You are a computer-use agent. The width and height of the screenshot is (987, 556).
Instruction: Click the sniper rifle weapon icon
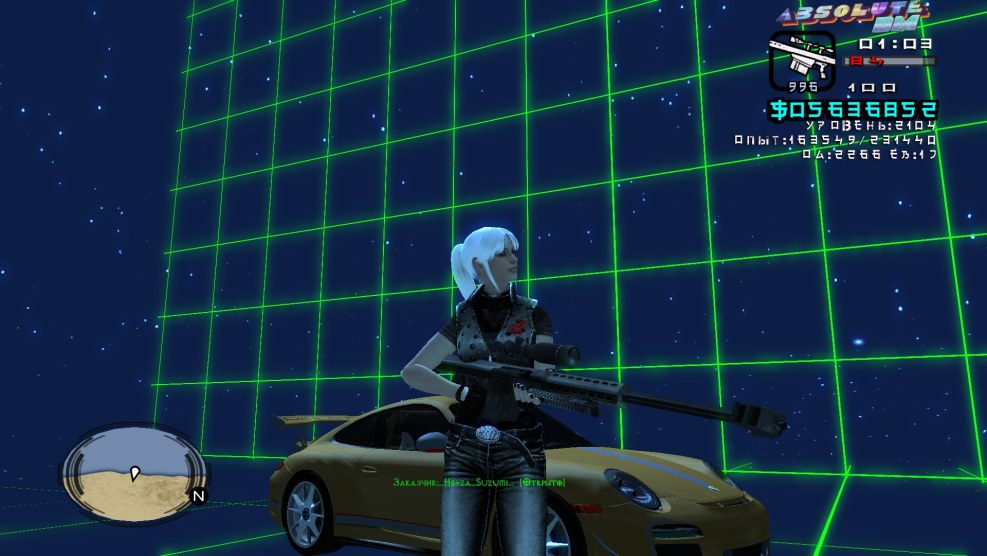pyautogui.click(x=801, y=58)
